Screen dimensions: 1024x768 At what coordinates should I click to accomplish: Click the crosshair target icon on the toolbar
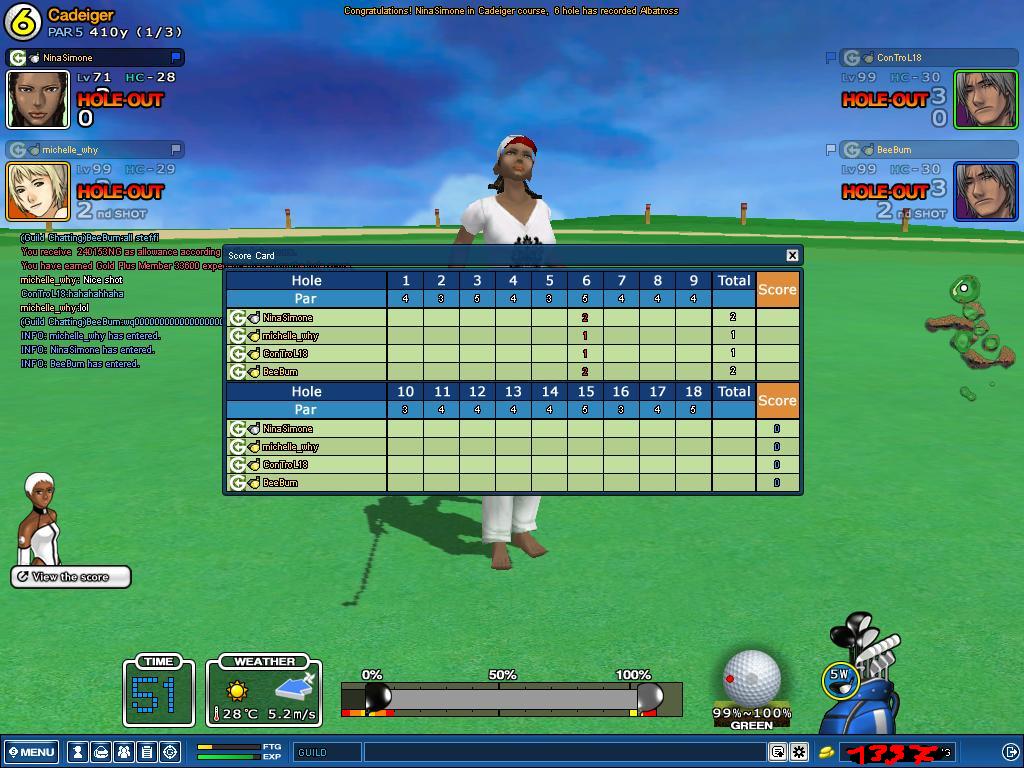[170, 752]
